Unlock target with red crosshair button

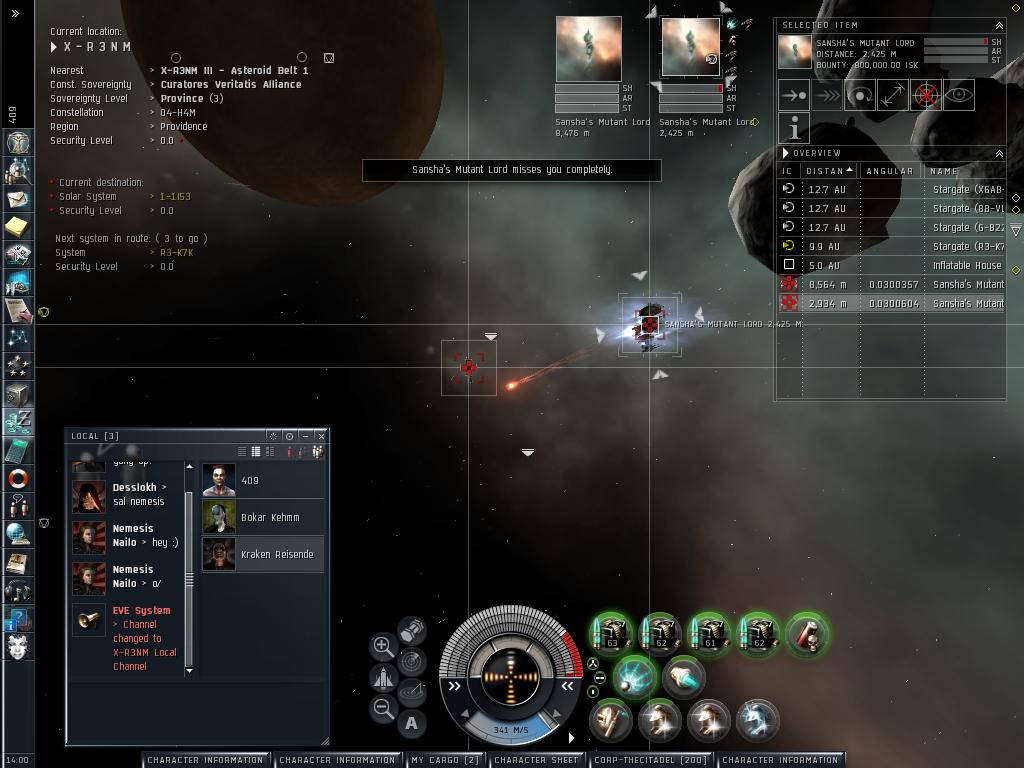[x=926, y=95]
